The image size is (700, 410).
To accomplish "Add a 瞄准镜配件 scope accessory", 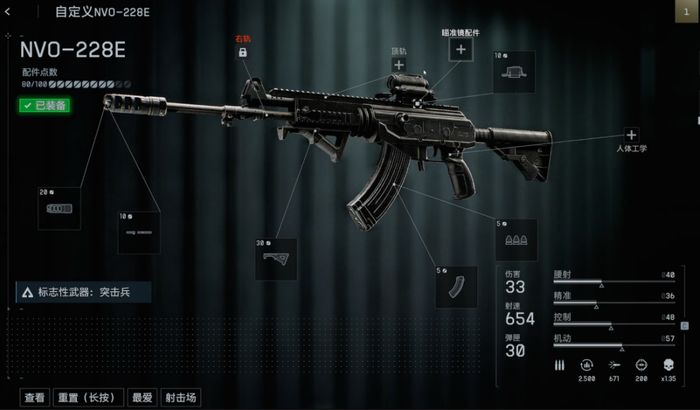I will point(461,49).
